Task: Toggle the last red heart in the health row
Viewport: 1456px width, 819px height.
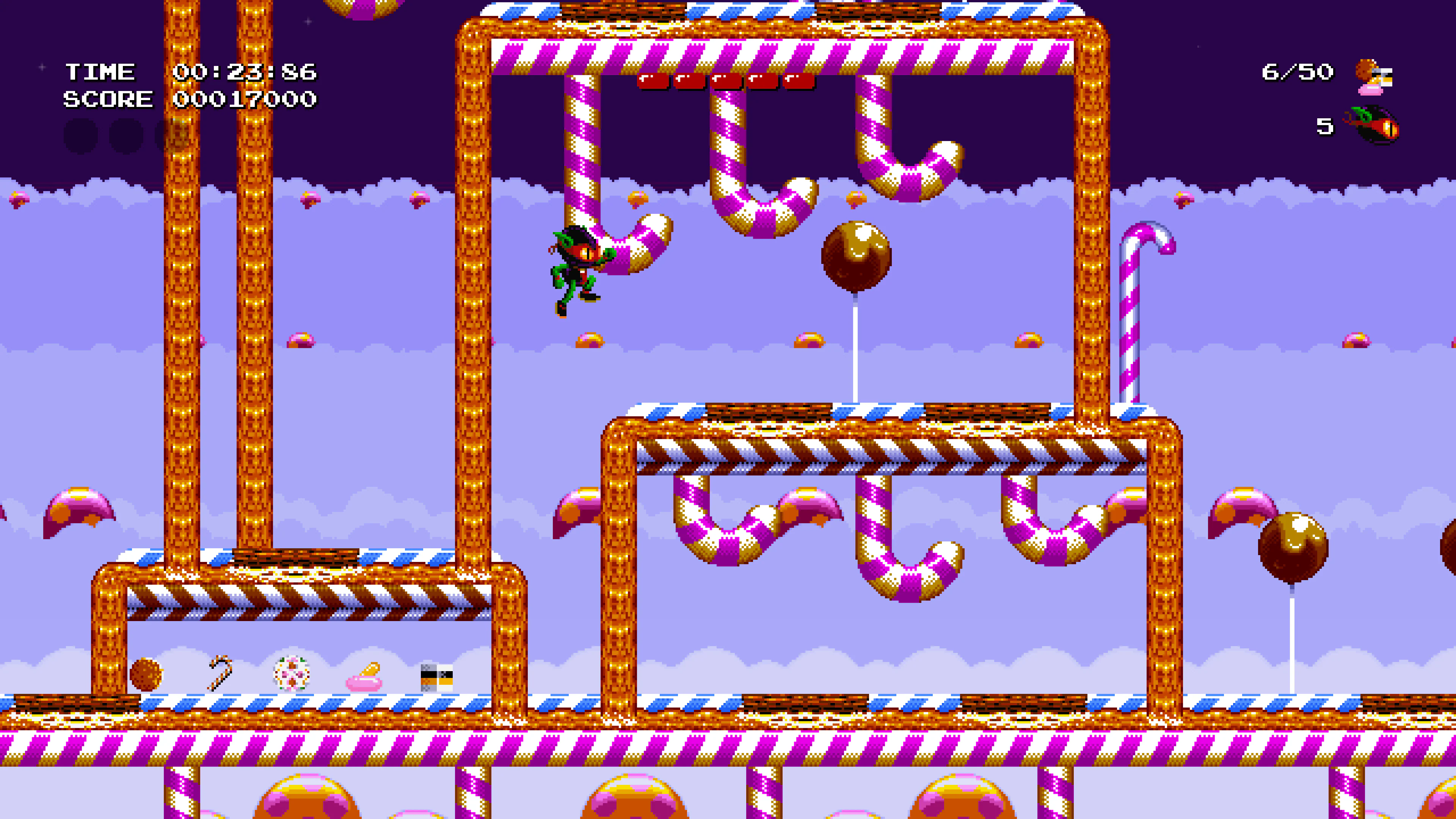Action: pyautogui.click(x=800, y=82)
